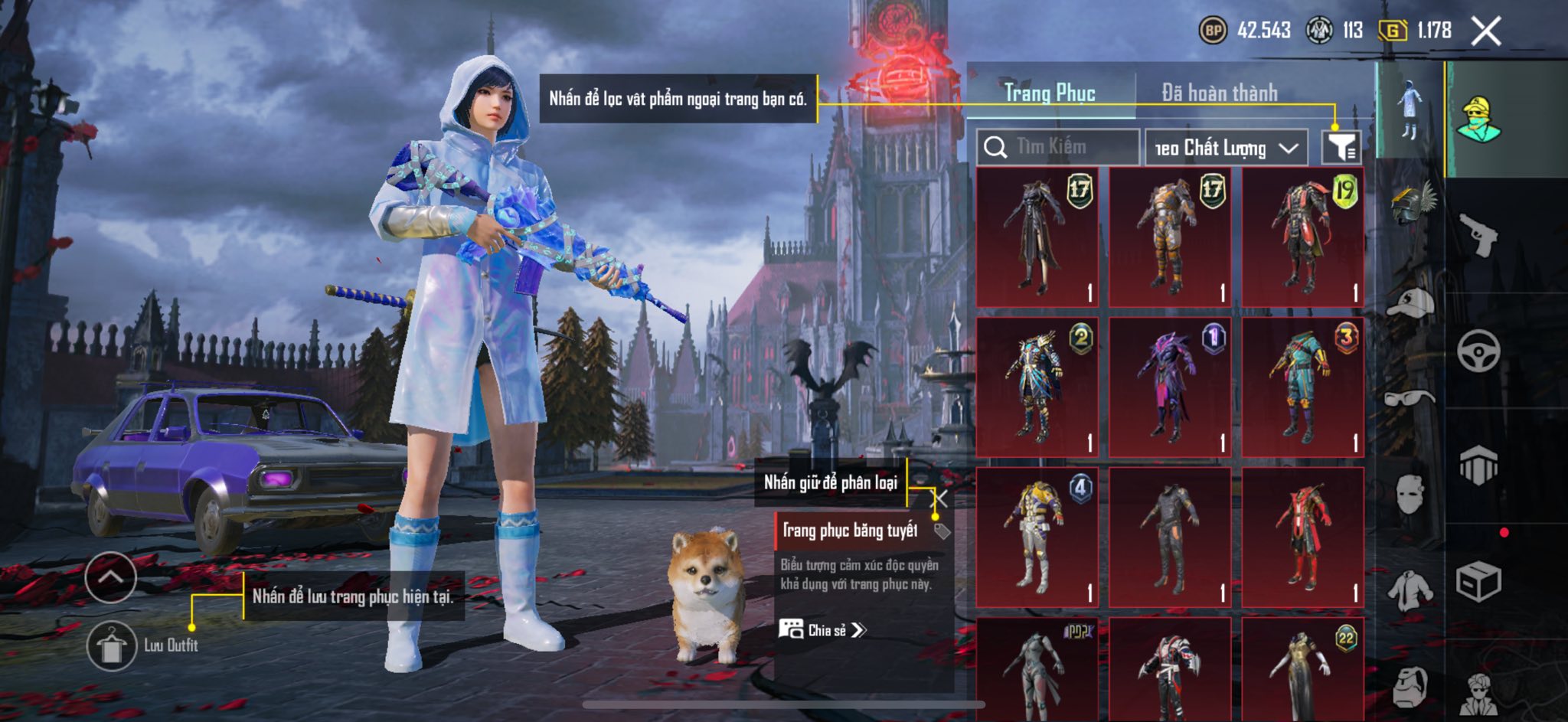Close the Trang phục băng tuyết popup

[x=939, y=500]
